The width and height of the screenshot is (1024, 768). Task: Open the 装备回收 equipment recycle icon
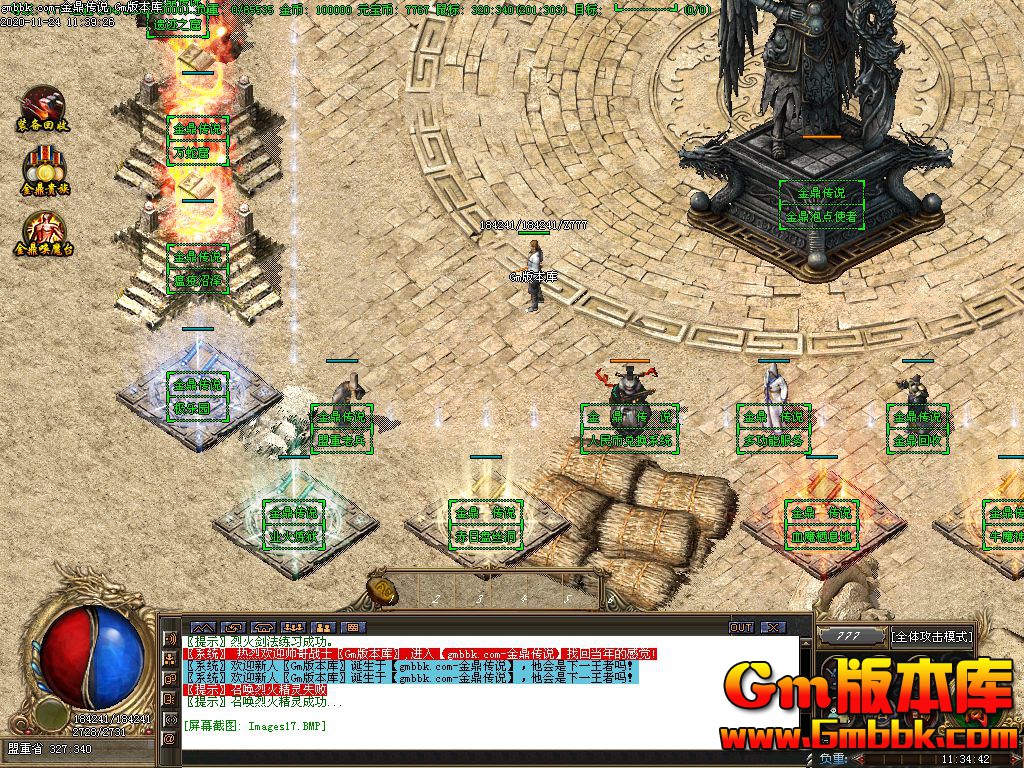pos(41,105)
